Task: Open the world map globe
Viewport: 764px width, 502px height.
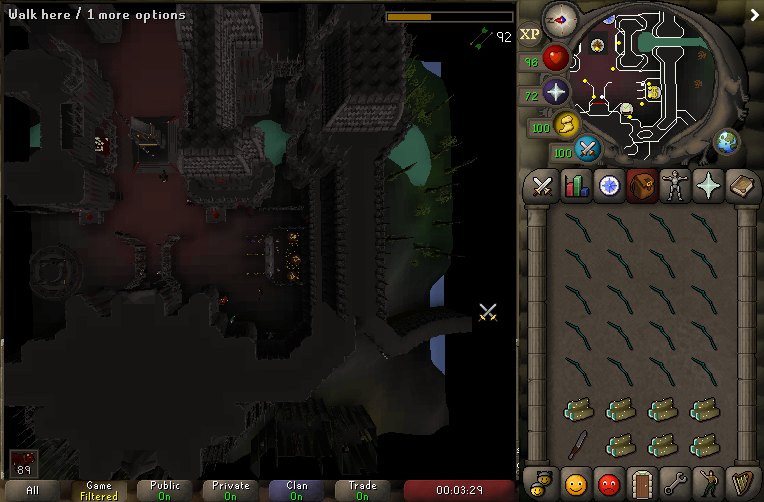Action: pos(726,141)
